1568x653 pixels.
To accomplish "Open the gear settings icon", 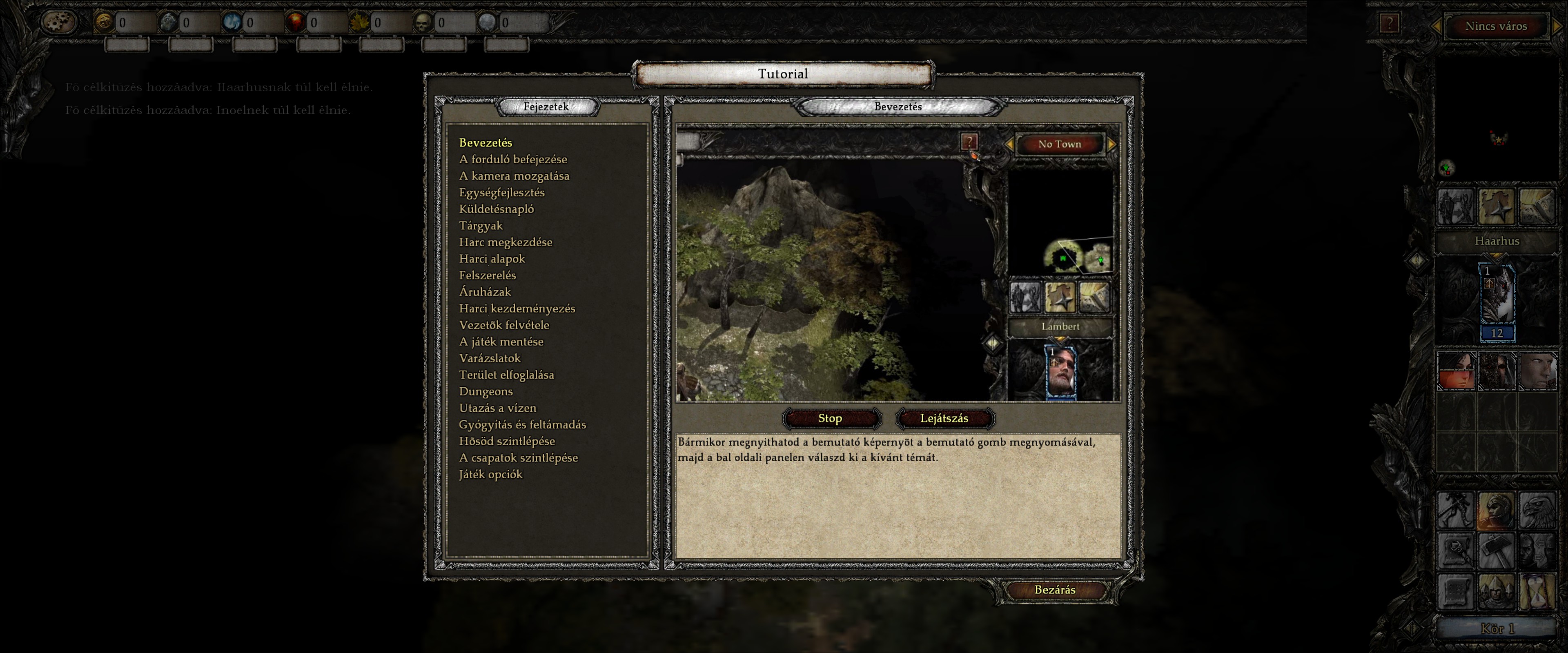I will [59, 22].
